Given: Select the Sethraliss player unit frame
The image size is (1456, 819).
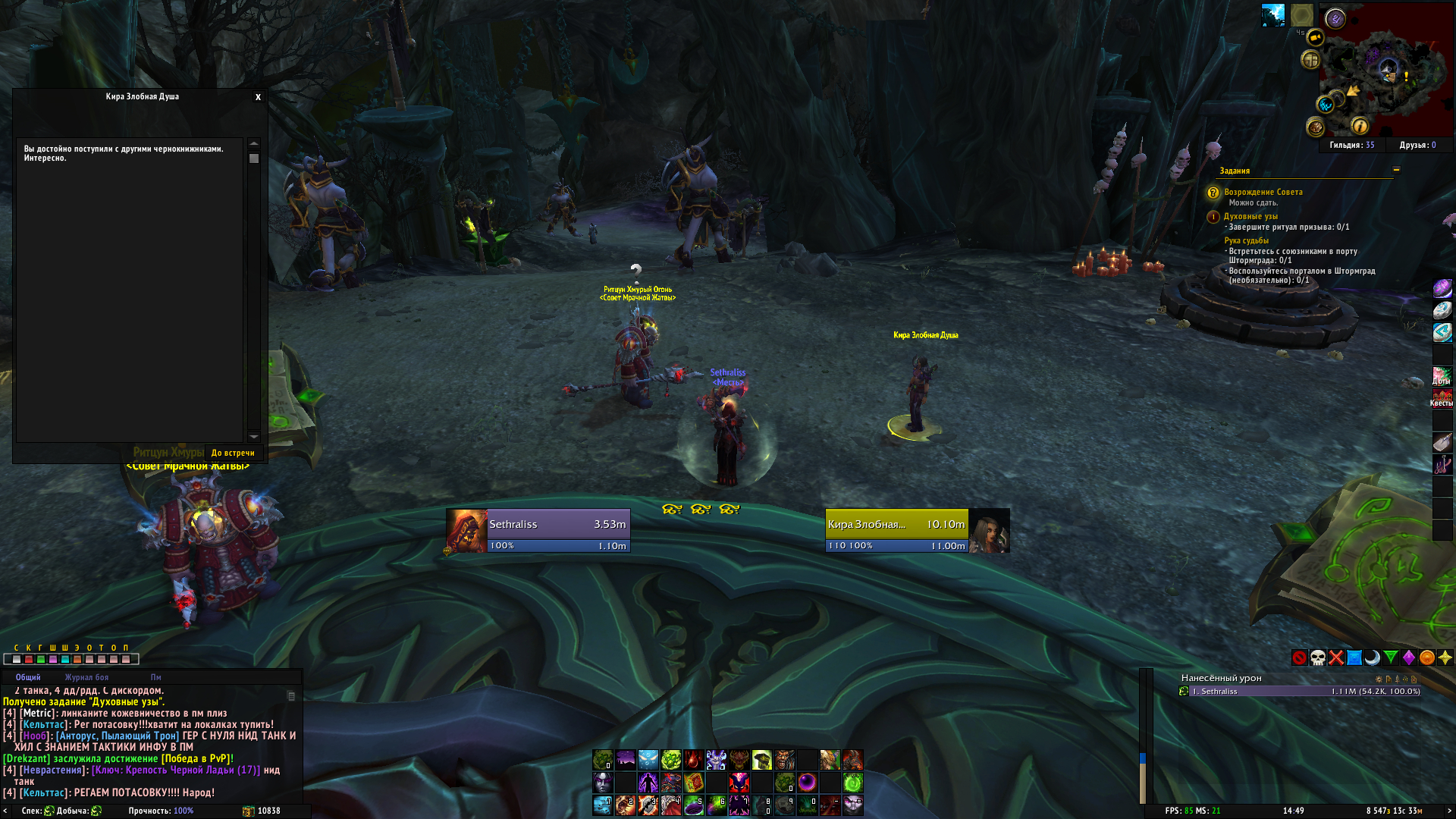Looking at the screenshot, I should [x=538, y=530].
